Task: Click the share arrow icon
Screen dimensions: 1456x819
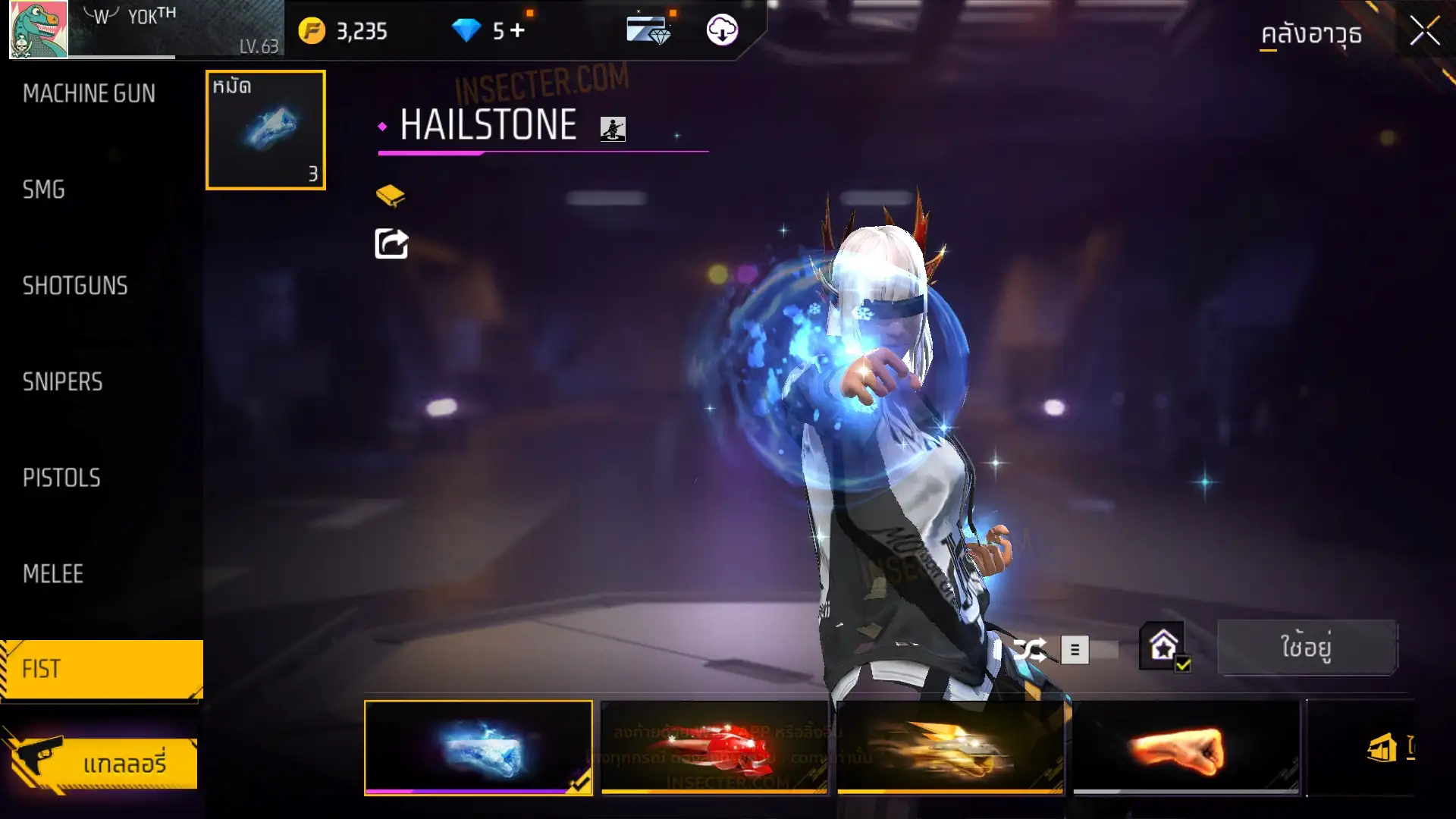Action: point(391,244)
